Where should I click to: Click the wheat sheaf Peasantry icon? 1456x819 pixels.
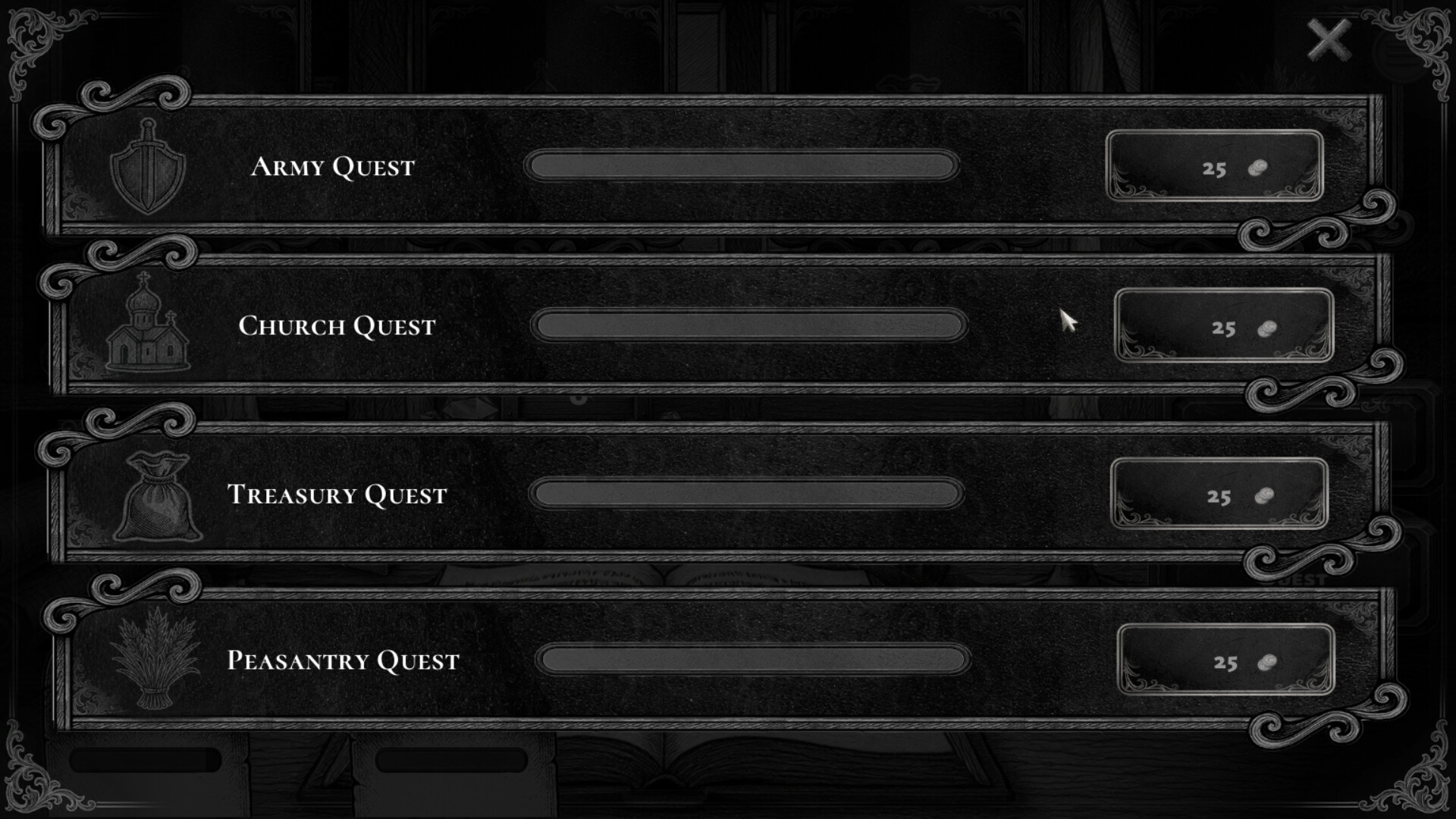click(x=155, y=660)
